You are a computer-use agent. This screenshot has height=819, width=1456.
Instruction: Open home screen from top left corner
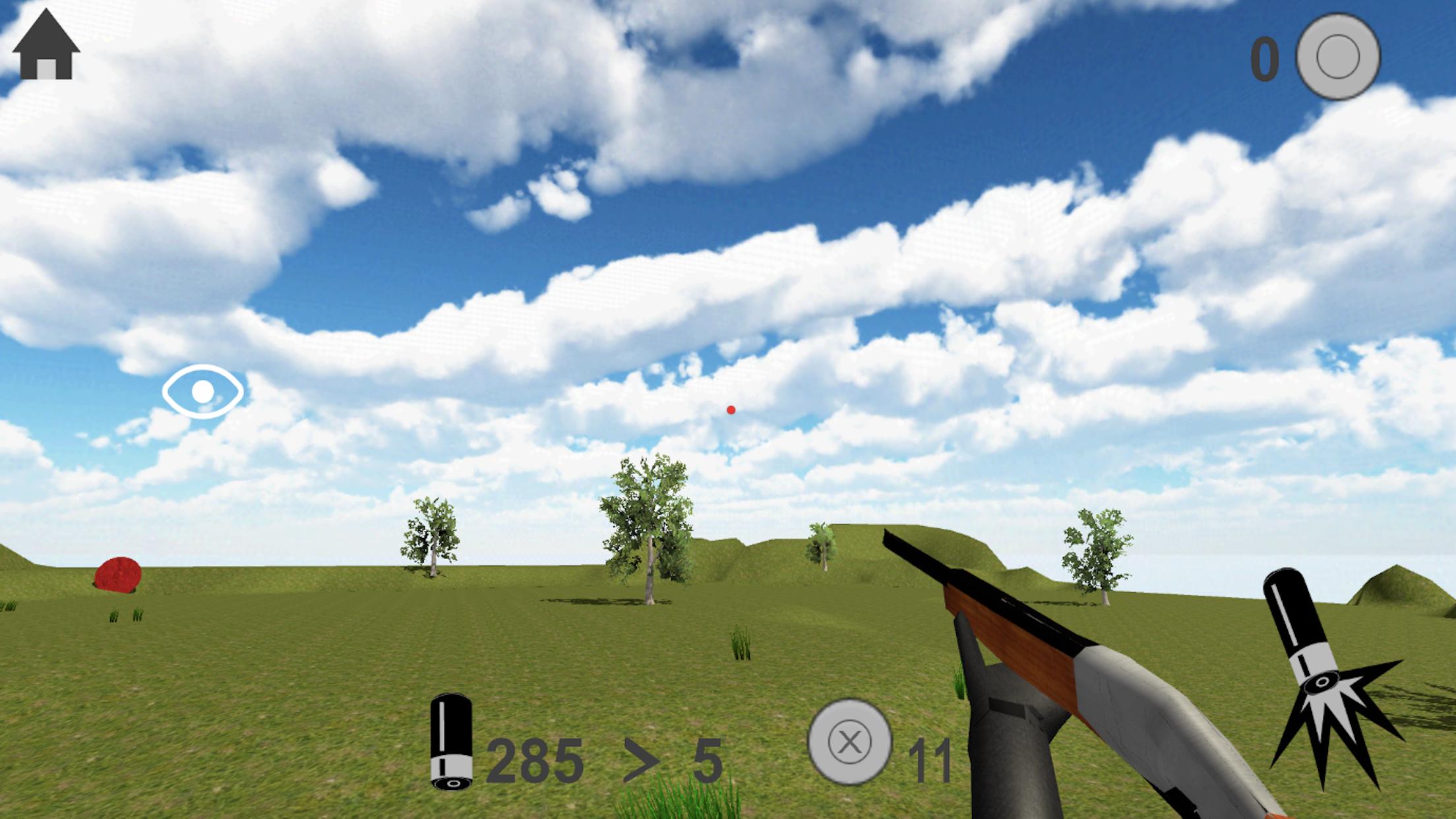point(45,45)
